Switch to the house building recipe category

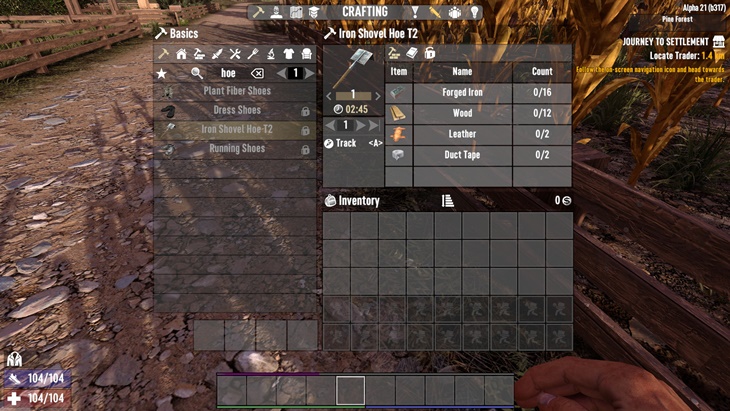(181, 54)
